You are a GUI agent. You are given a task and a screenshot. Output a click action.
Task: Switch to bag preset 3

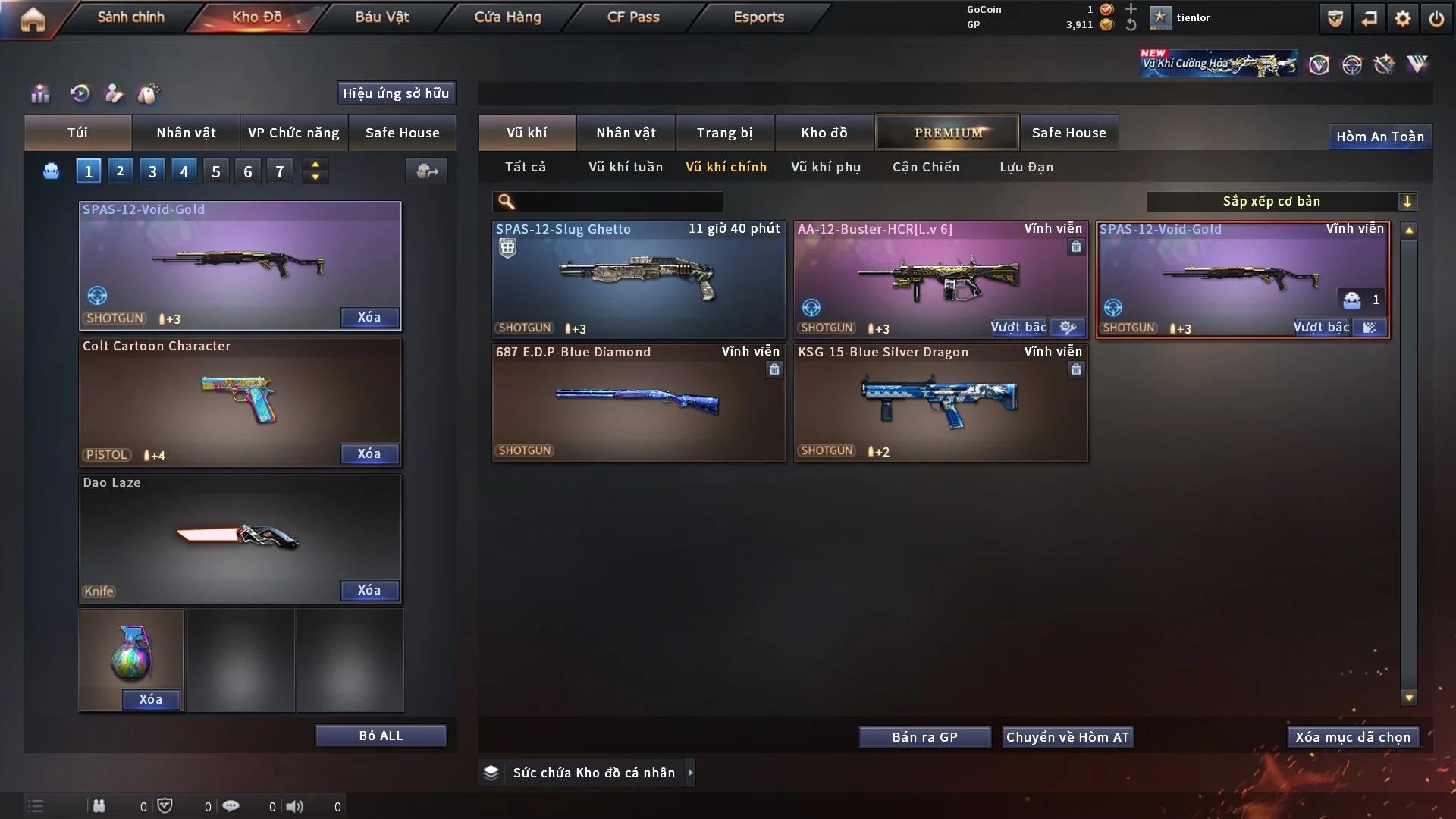[x=152, y=171]
